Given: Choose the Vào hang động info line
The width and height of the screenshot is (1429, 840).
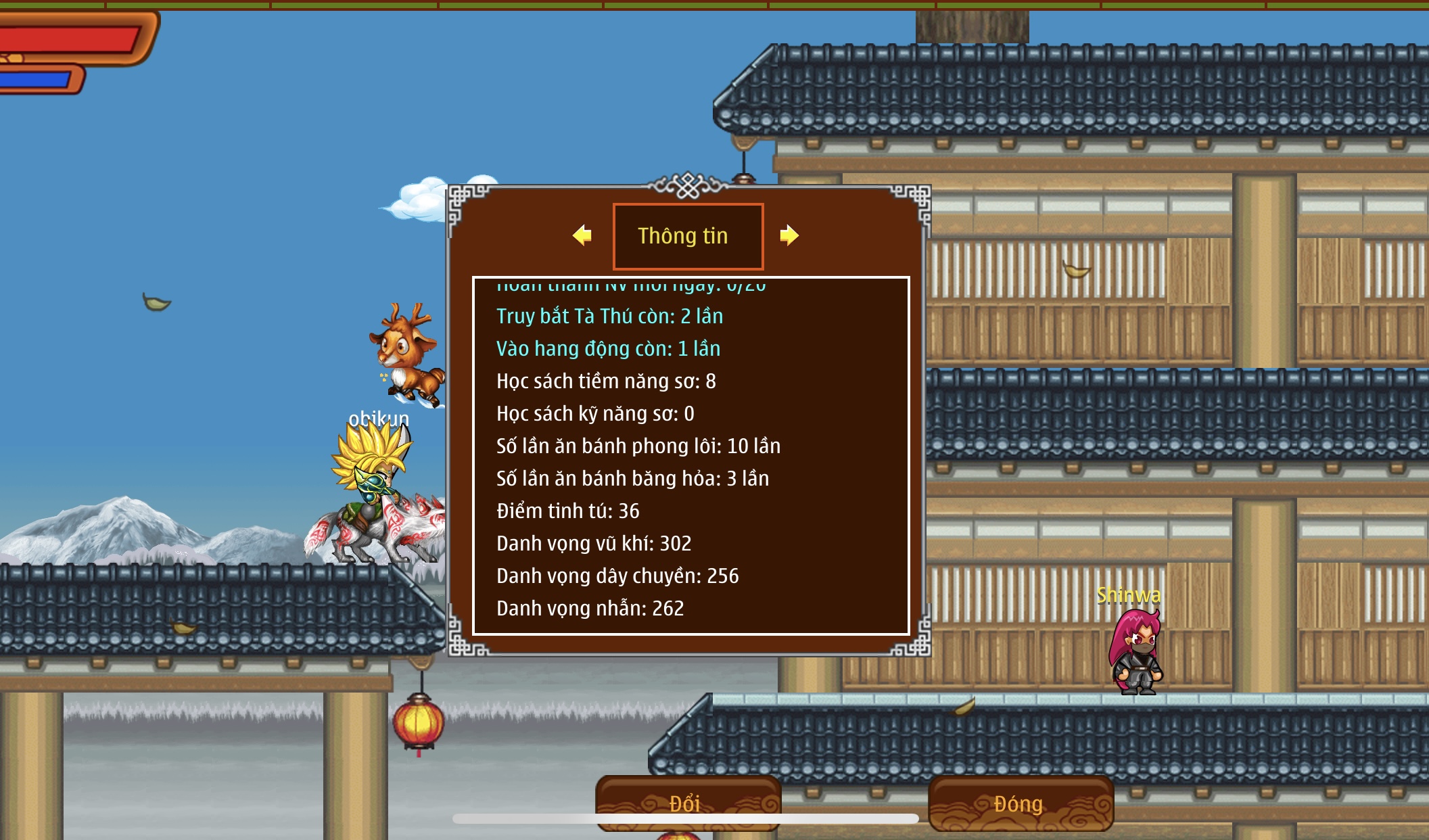Looking at the screenshot, I should [x=608, y=349].
